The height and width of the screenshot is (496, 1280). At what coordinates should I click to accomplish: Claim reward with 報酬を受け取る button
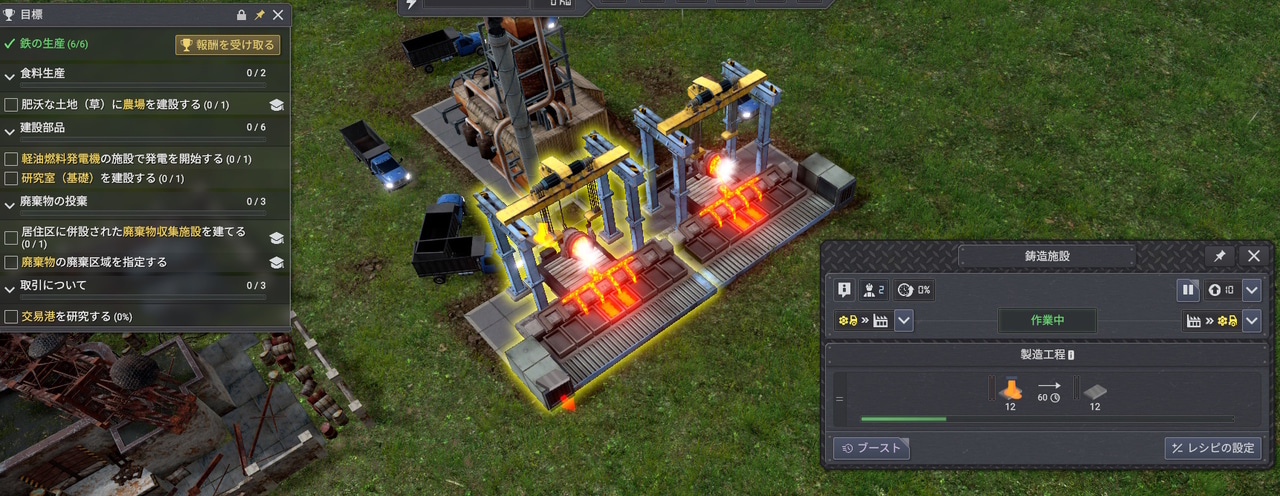pos(227,45)
